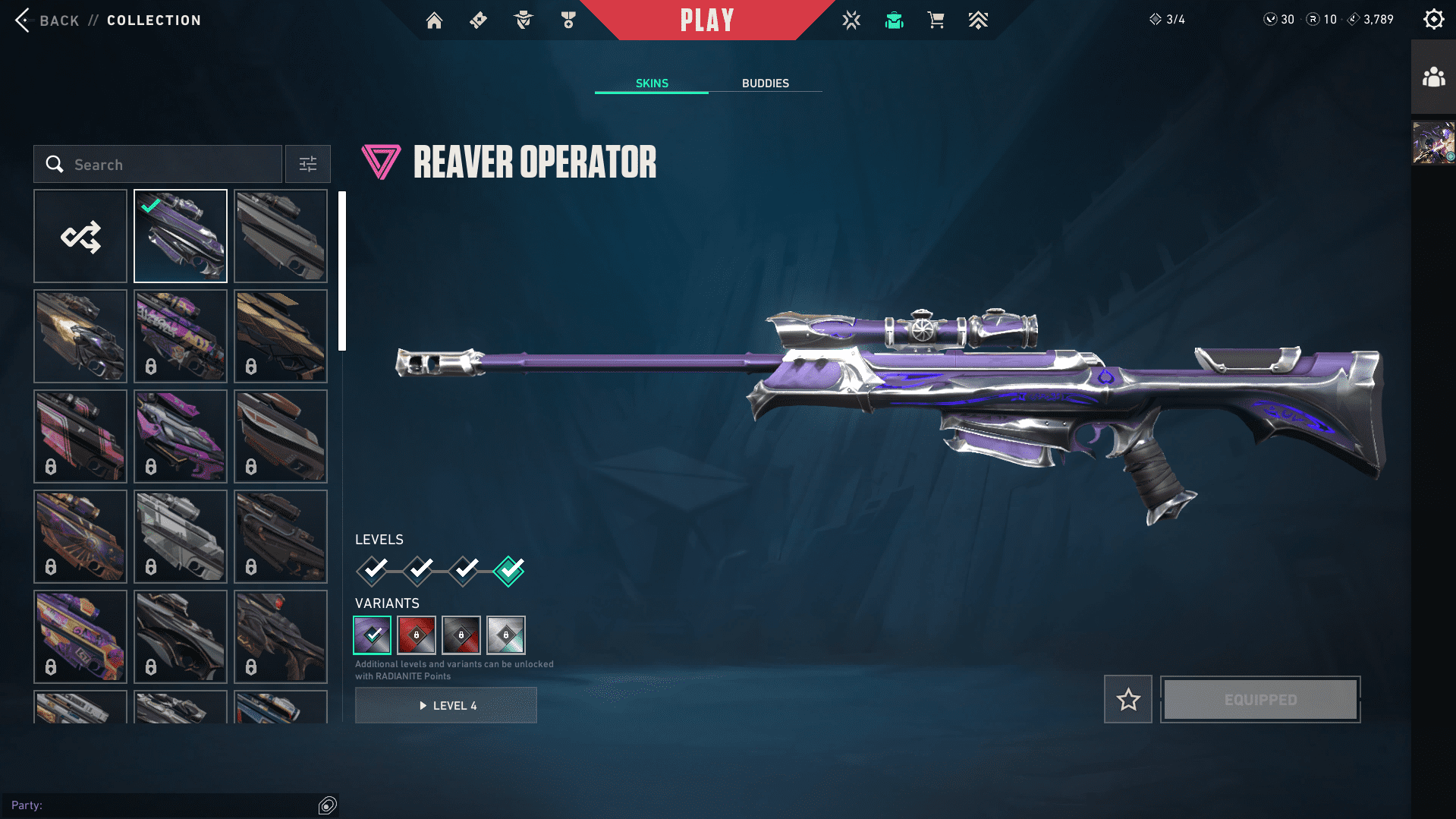This screenshot has height=819, width=1456.
Task: Select the red locked variant swatch
Action: 417,635
